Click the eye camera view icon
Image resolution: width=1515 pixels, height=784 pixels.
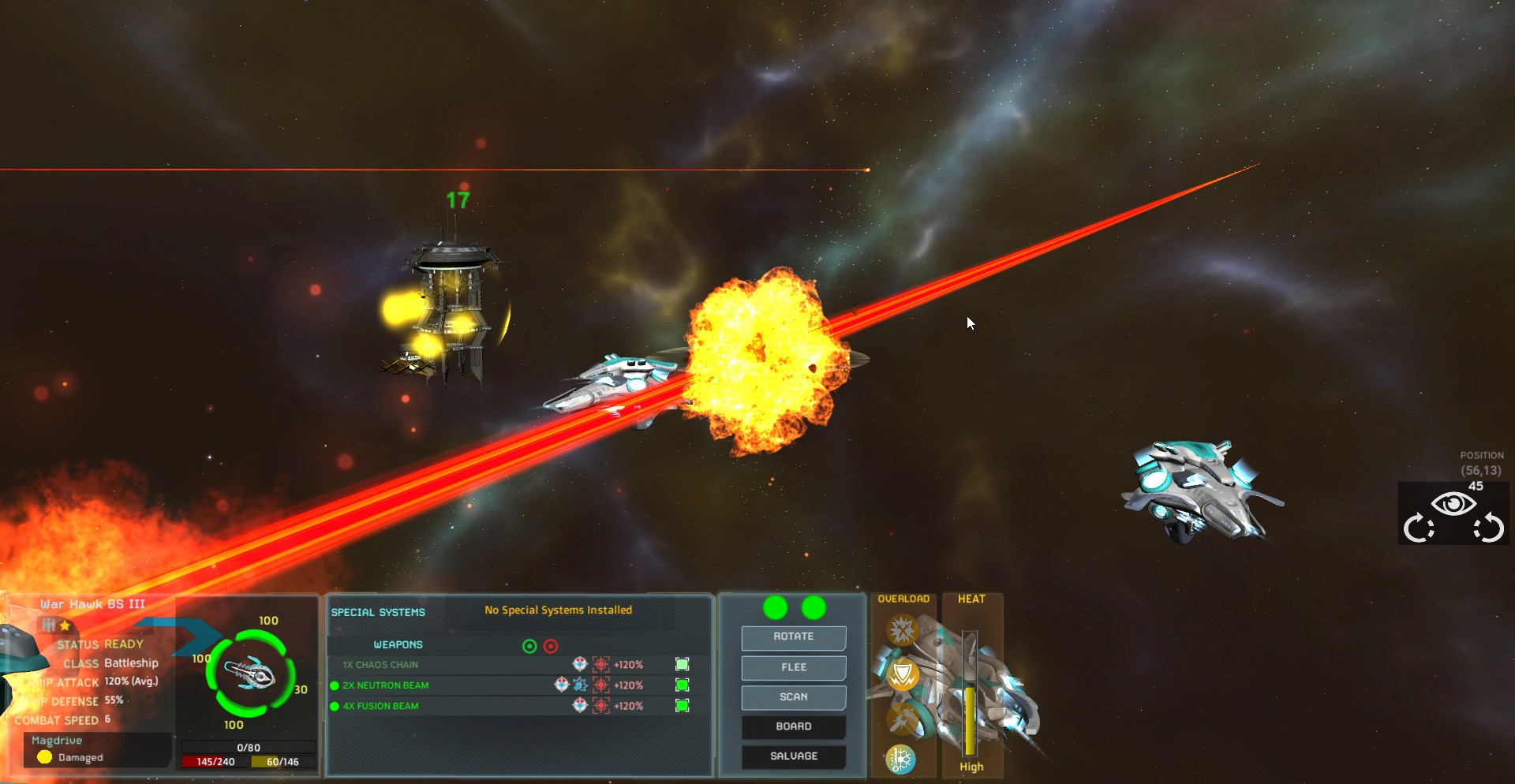1453,504
